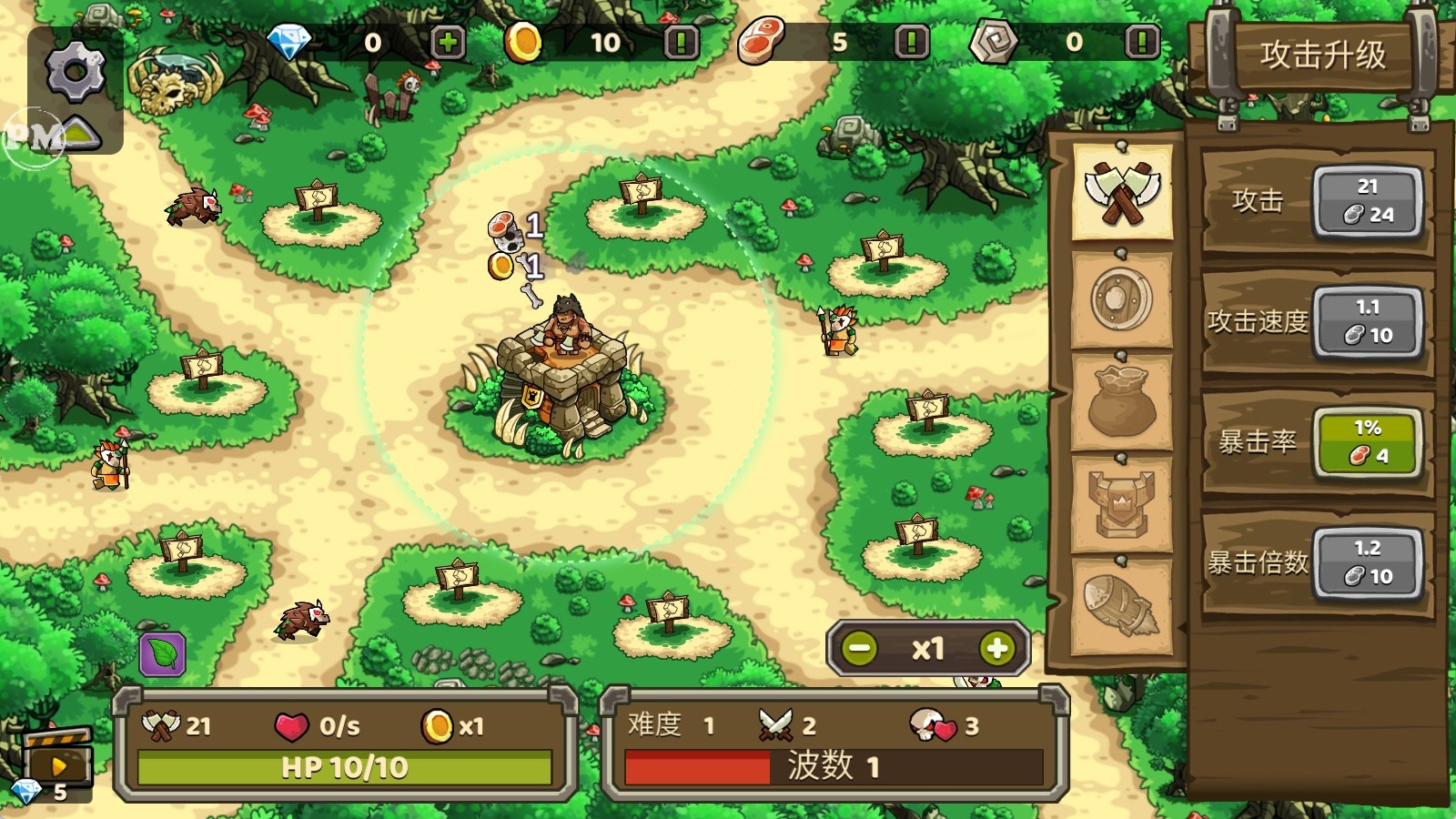The height and width of the screenshot is (819, 1456).
Task: Activate the purple leaf skill icon
Action: click(163, 654)
